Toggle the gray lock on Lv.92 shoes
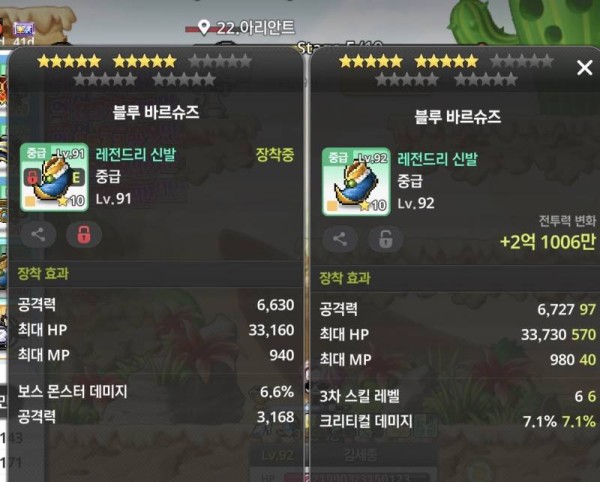Screen dimensions: 600x482 (385, 239)
